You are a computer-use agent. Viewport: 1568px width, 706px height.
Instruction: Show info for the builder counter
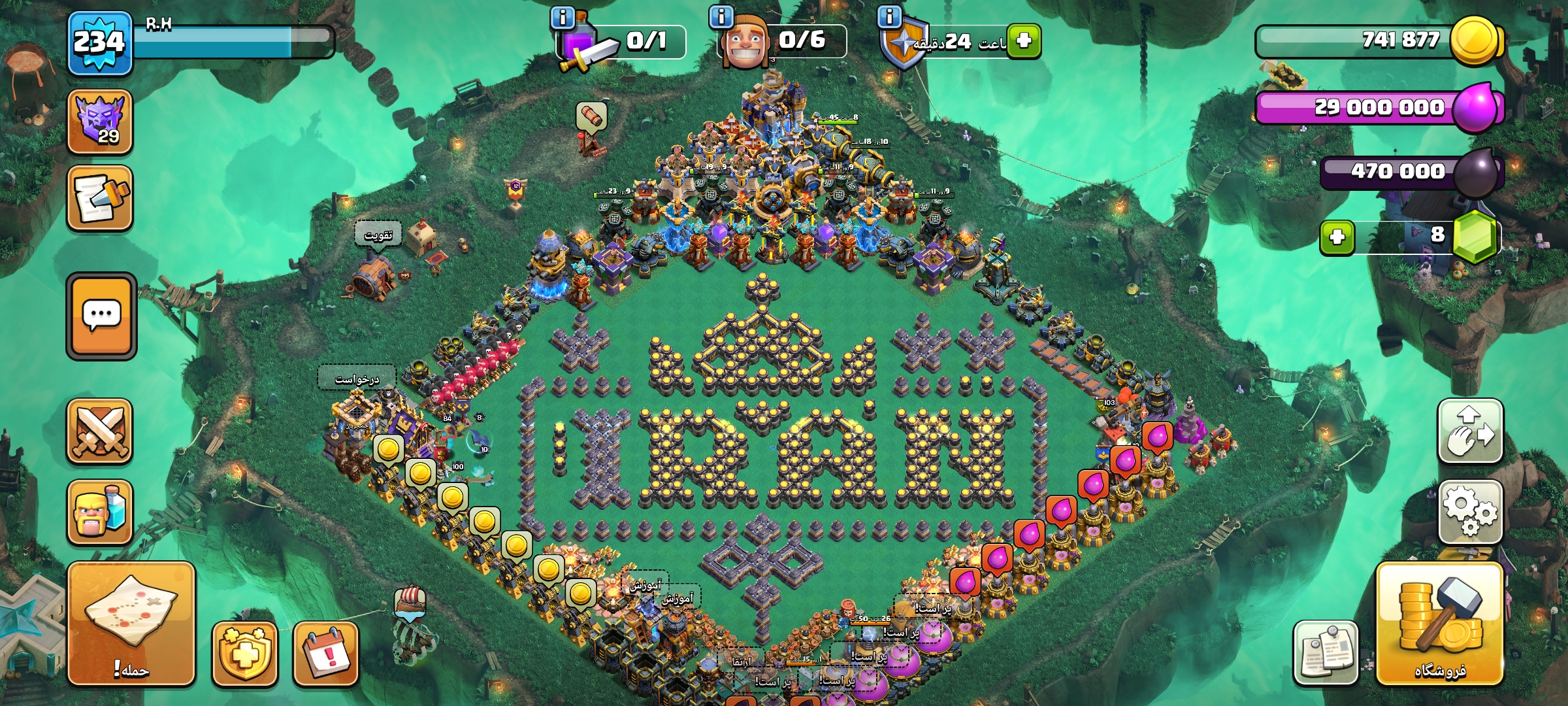click(721, 17)
